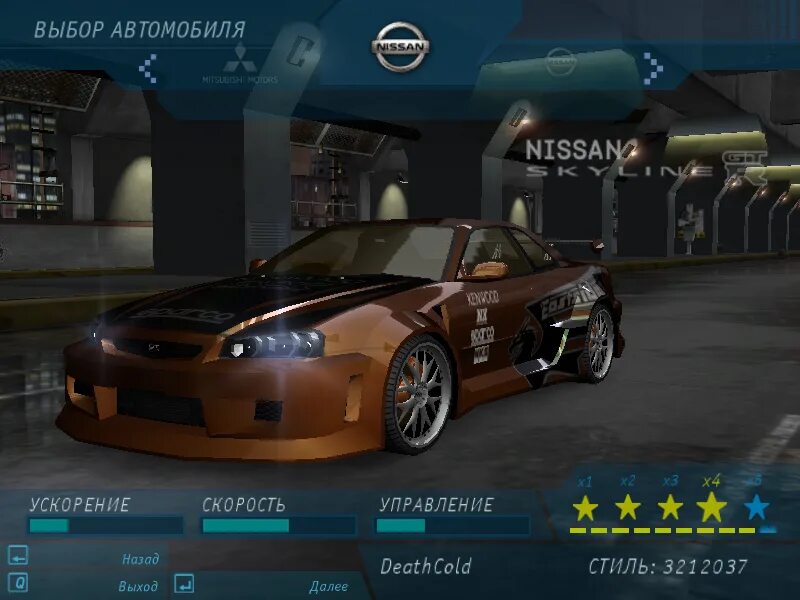Go back with the Назад option
Screen dimensions: 800x600
(x=140, y=560)
